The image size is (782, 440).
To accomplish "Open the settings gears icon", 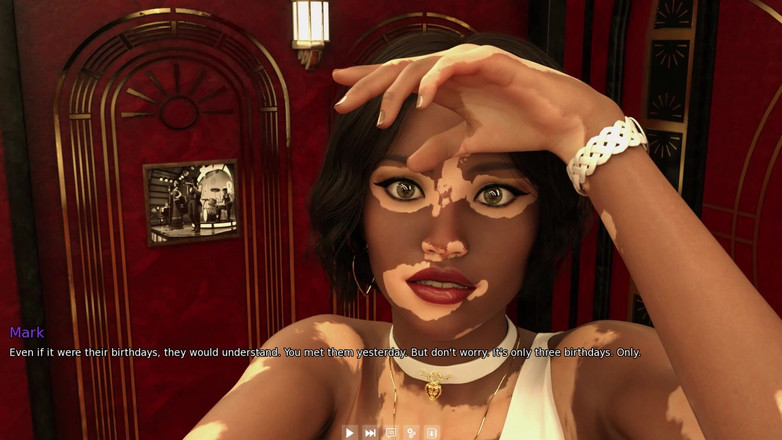I will point(411,433).
